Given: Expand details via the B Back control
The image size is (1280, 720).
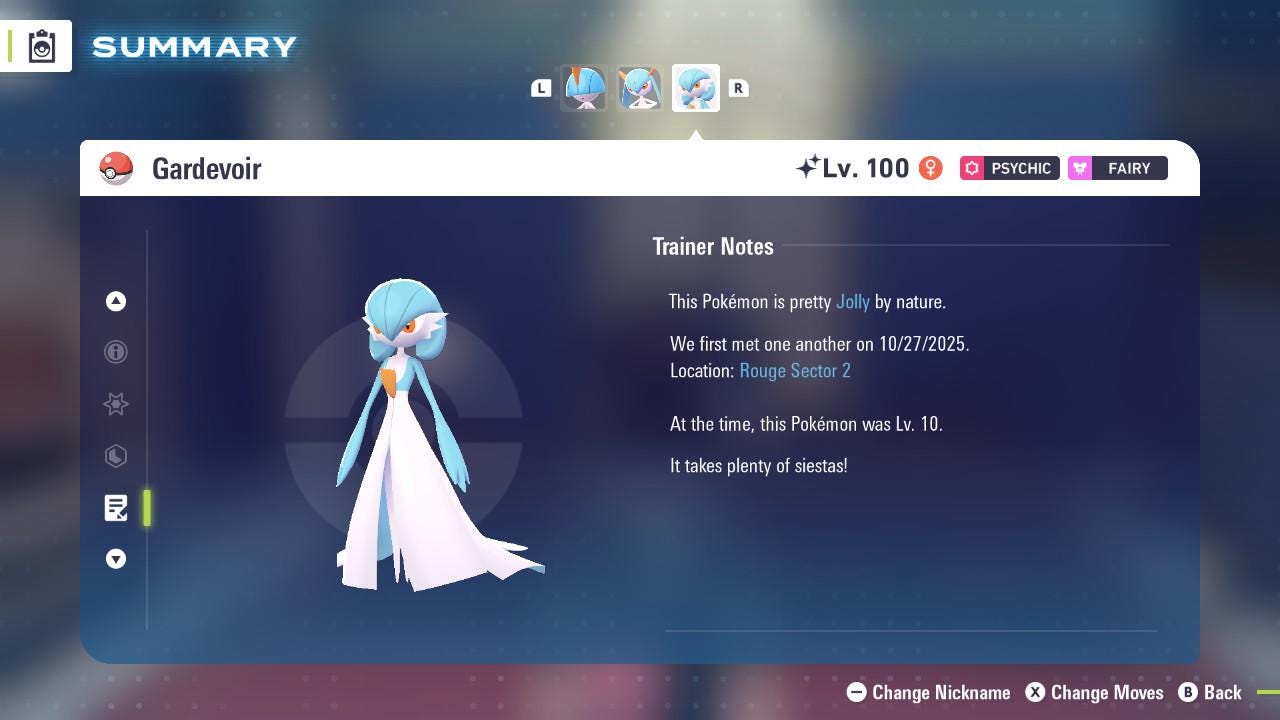Looking at the screenshot, I should pyautogui.click(x=1211, y=692).
